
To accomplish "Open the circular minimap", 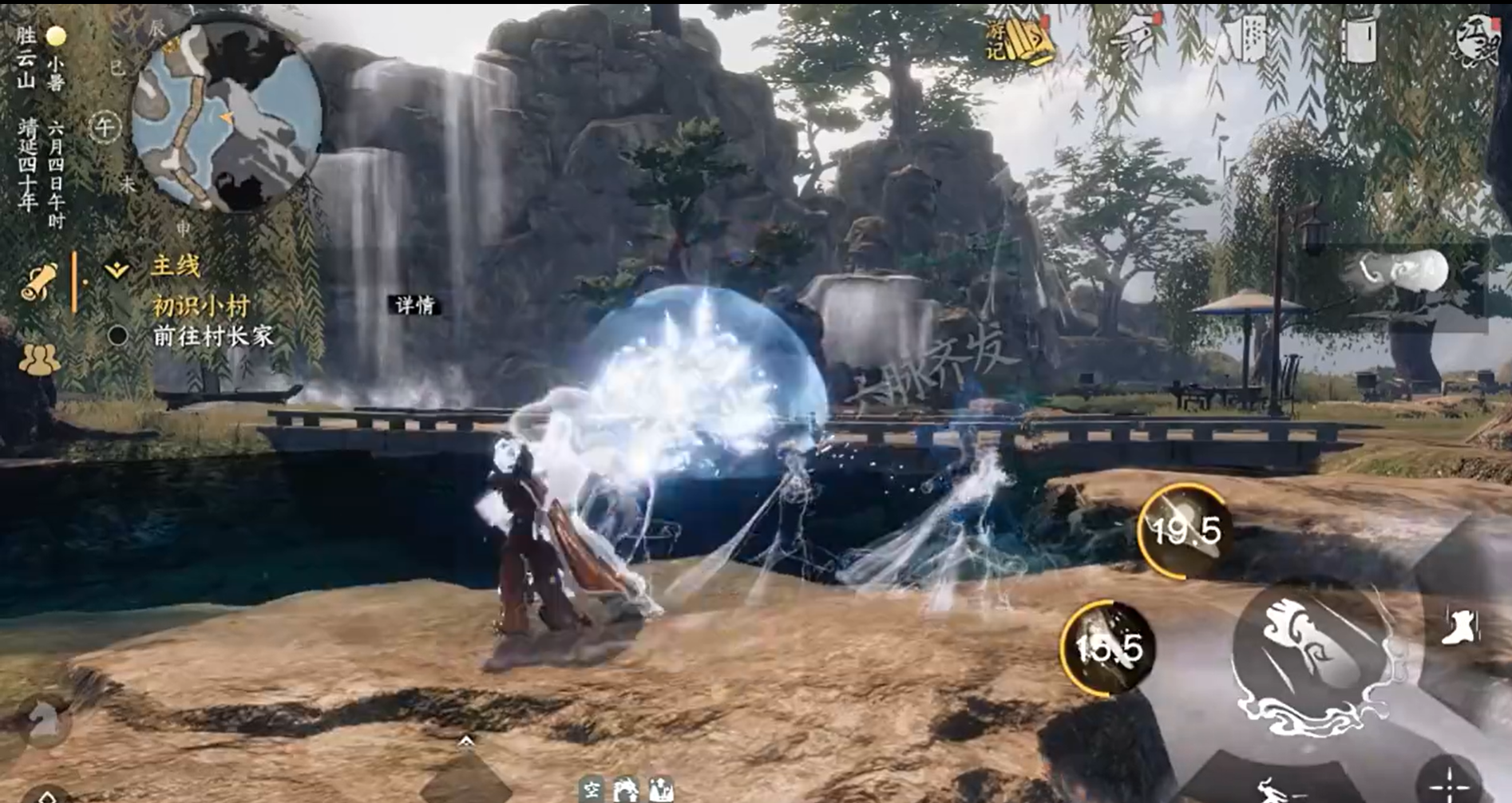I will [226, 117].
